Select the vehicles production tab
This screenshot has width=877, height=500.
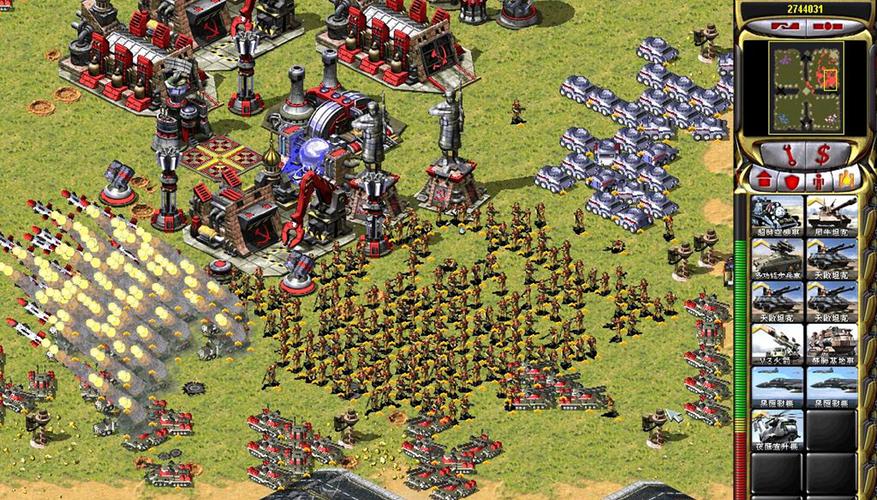(x=848, y=181)
